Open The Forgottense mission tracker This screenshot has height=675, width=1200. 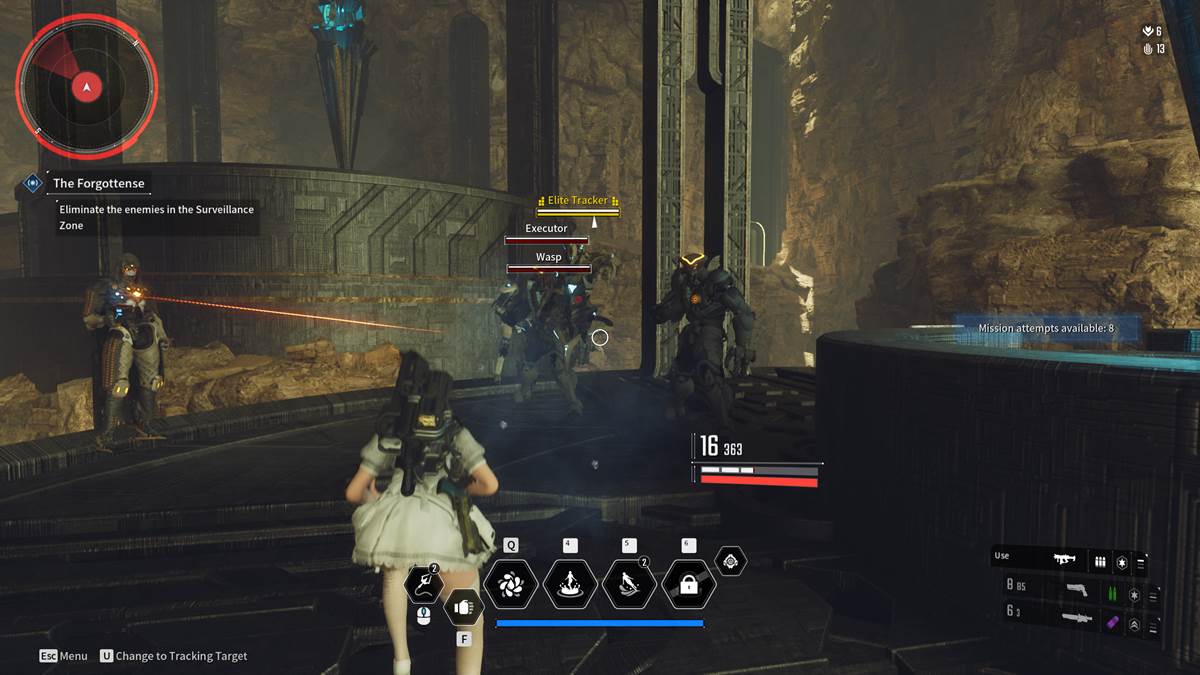98,183
